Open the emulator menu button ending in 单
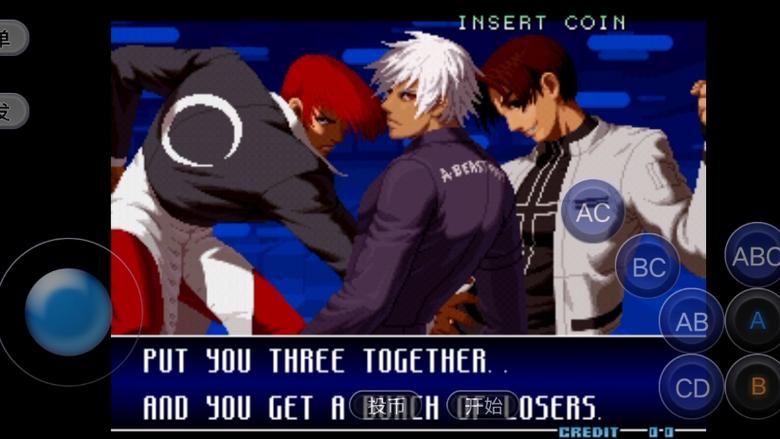The height and width of the screenshot is (439, 780). click(x=10, y=38)
